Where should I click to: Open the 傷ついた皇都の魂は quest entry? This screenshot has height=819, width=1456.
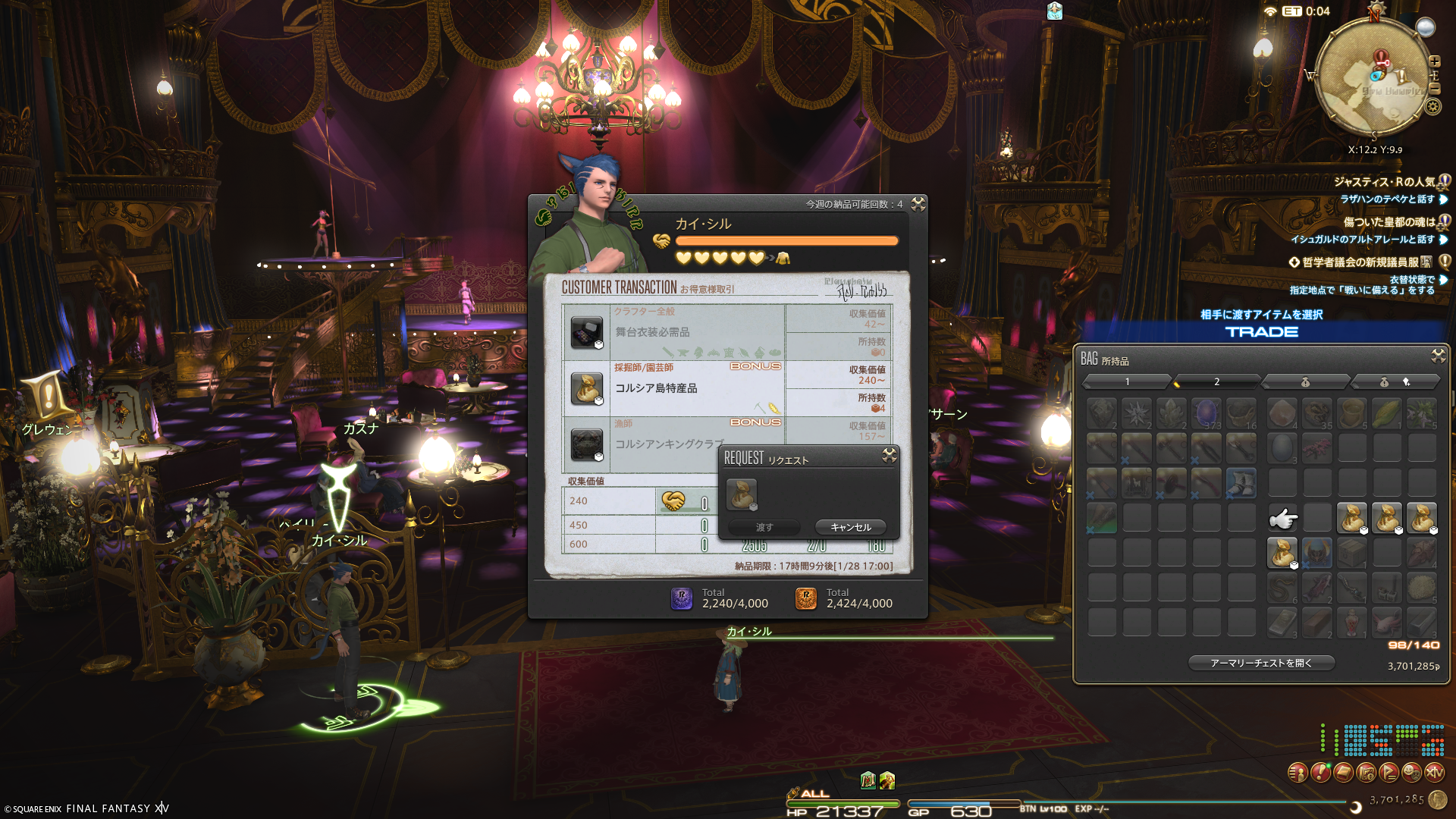tap(1389, 222)
